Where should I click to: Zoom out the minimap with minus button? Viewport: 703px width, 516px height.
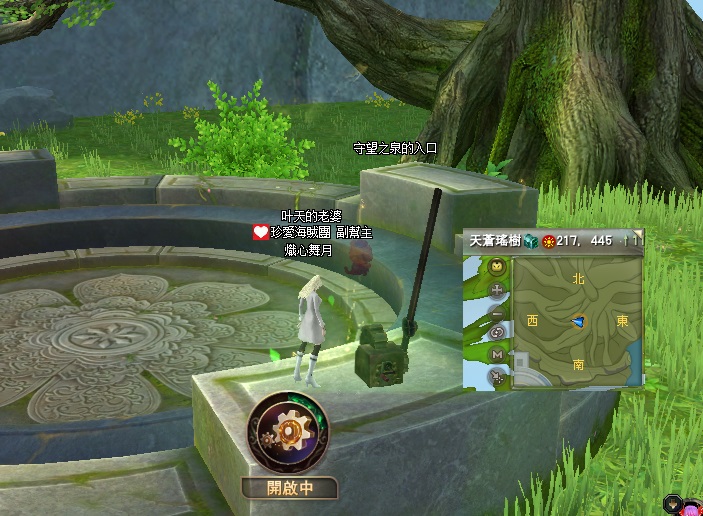pyautogui.click(x=497, y=312)
